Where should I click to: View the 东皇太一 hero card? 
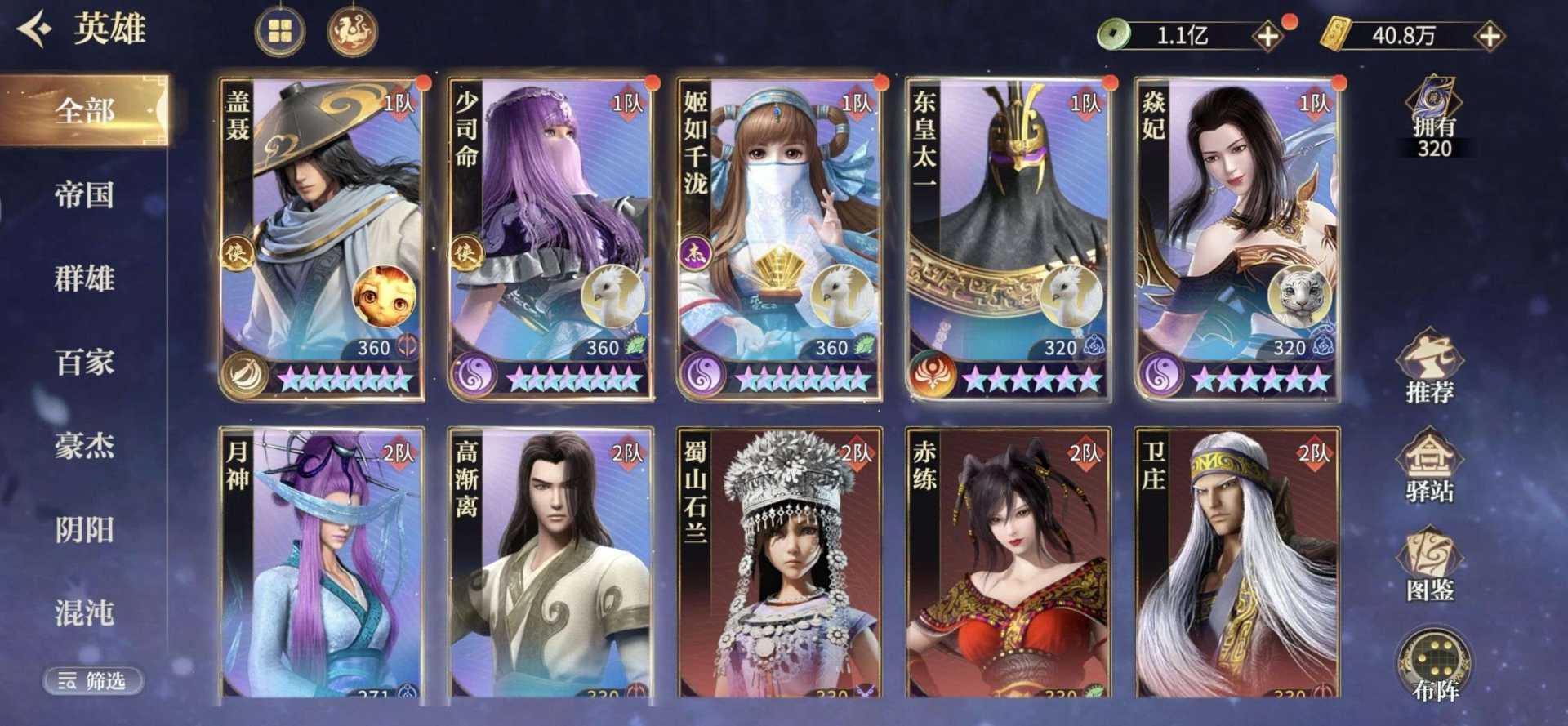1008,238
